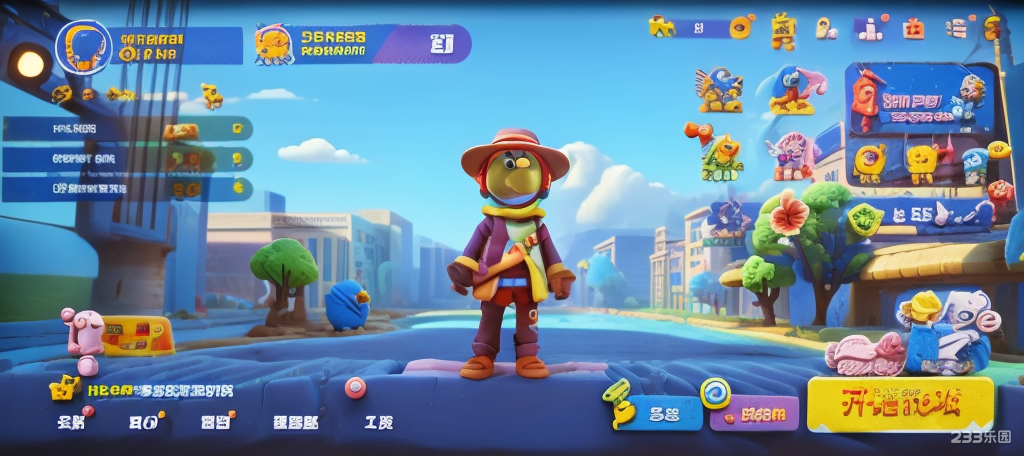Select the bottom row in the left list
This screenshot has width=1024, height=456.
tap(127, 188)
